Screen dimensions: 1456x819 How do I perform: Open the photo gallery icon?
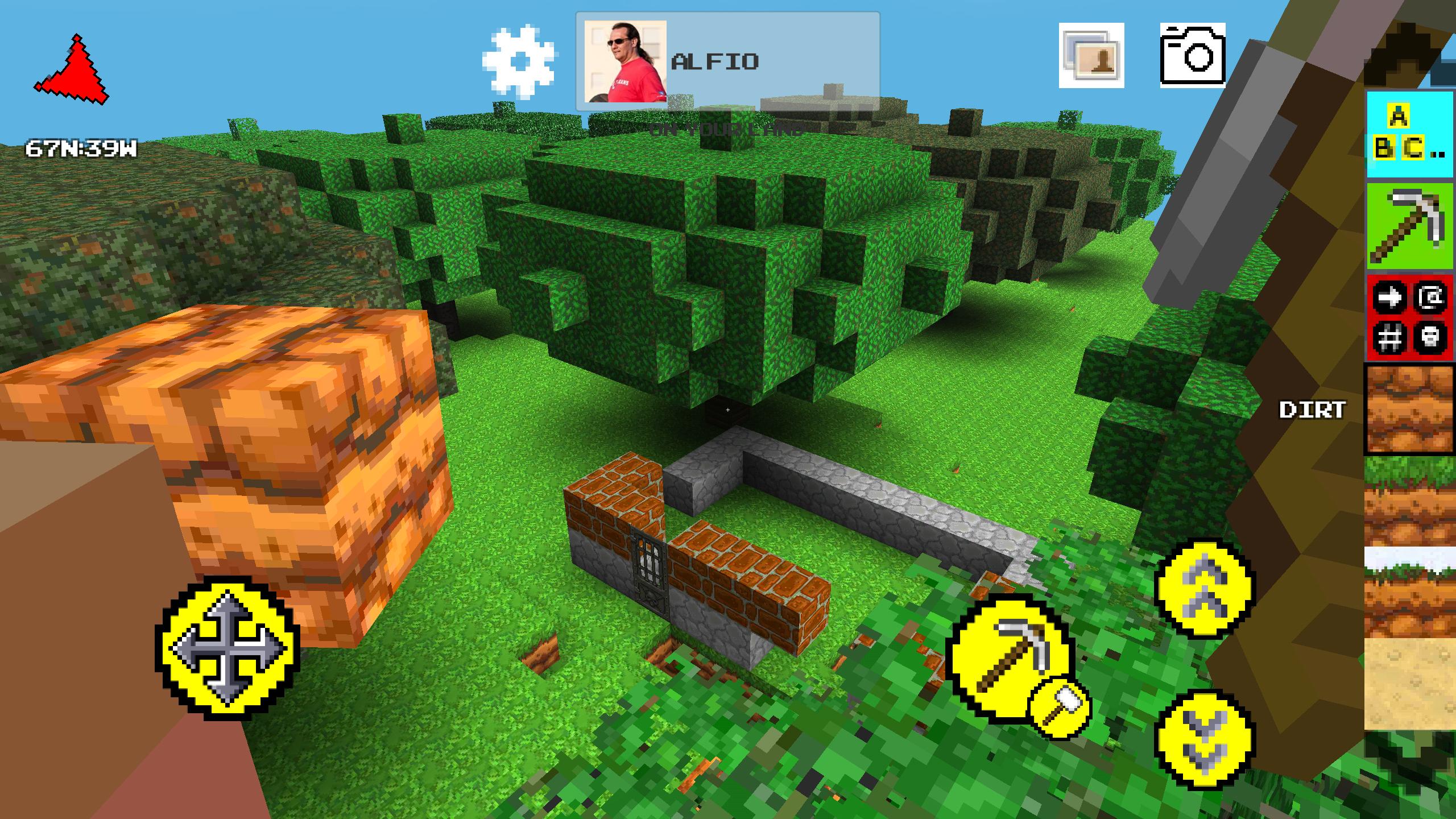click(x=1092, y=57)
